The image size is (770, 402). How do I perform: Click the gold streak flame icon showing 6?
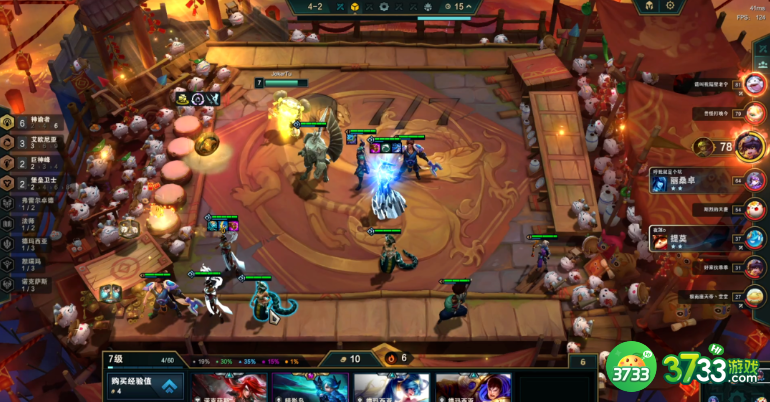[x=395, y=357]
